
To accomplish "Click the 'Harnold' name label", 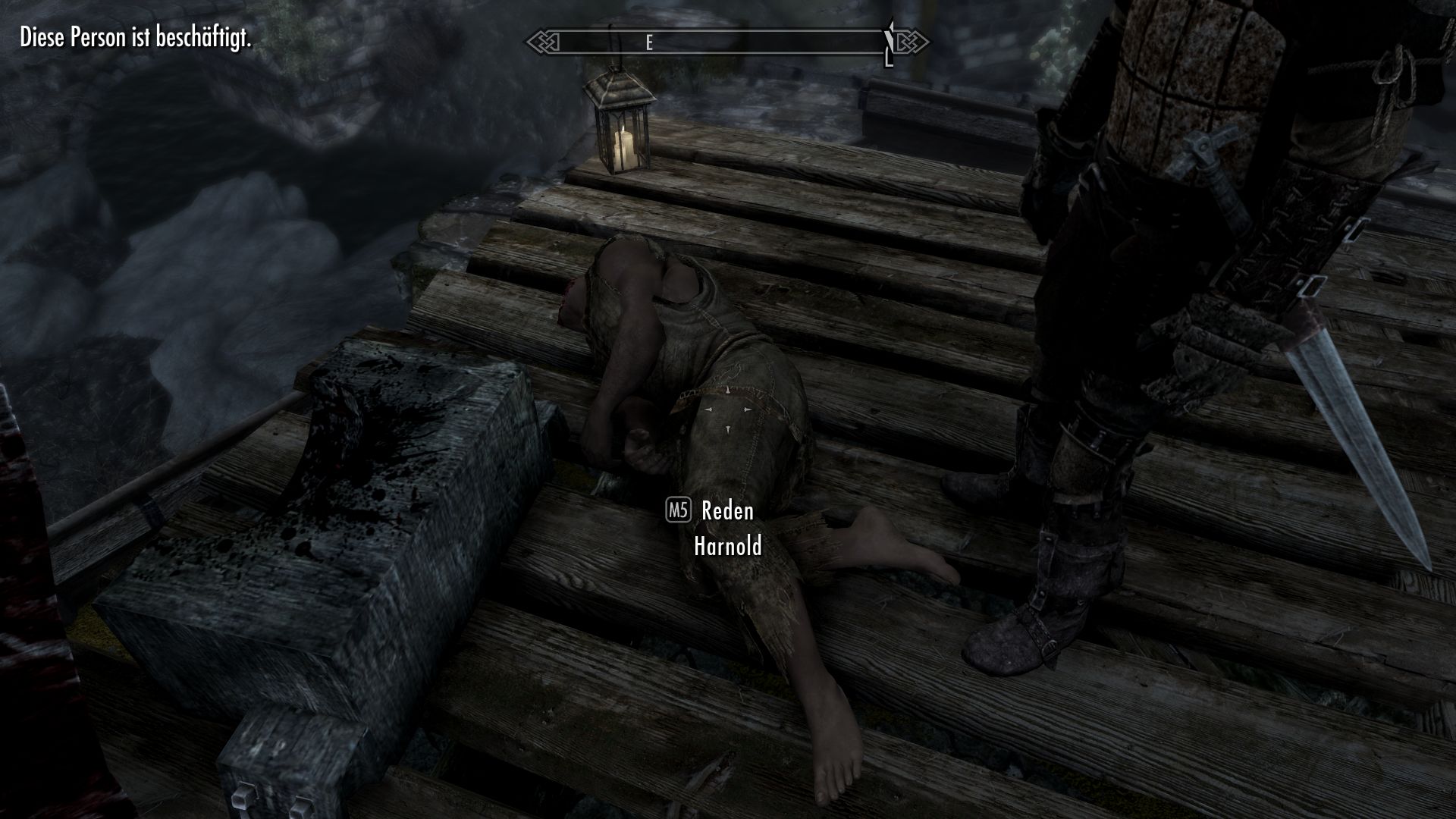I will pos(726,545).
